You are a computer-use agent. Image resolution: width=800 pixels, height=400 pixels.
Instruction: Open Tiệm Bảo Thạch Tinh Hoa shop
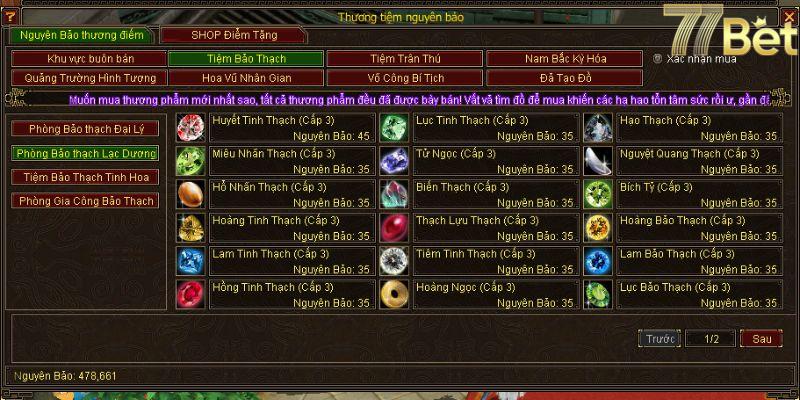click(84, 177)
